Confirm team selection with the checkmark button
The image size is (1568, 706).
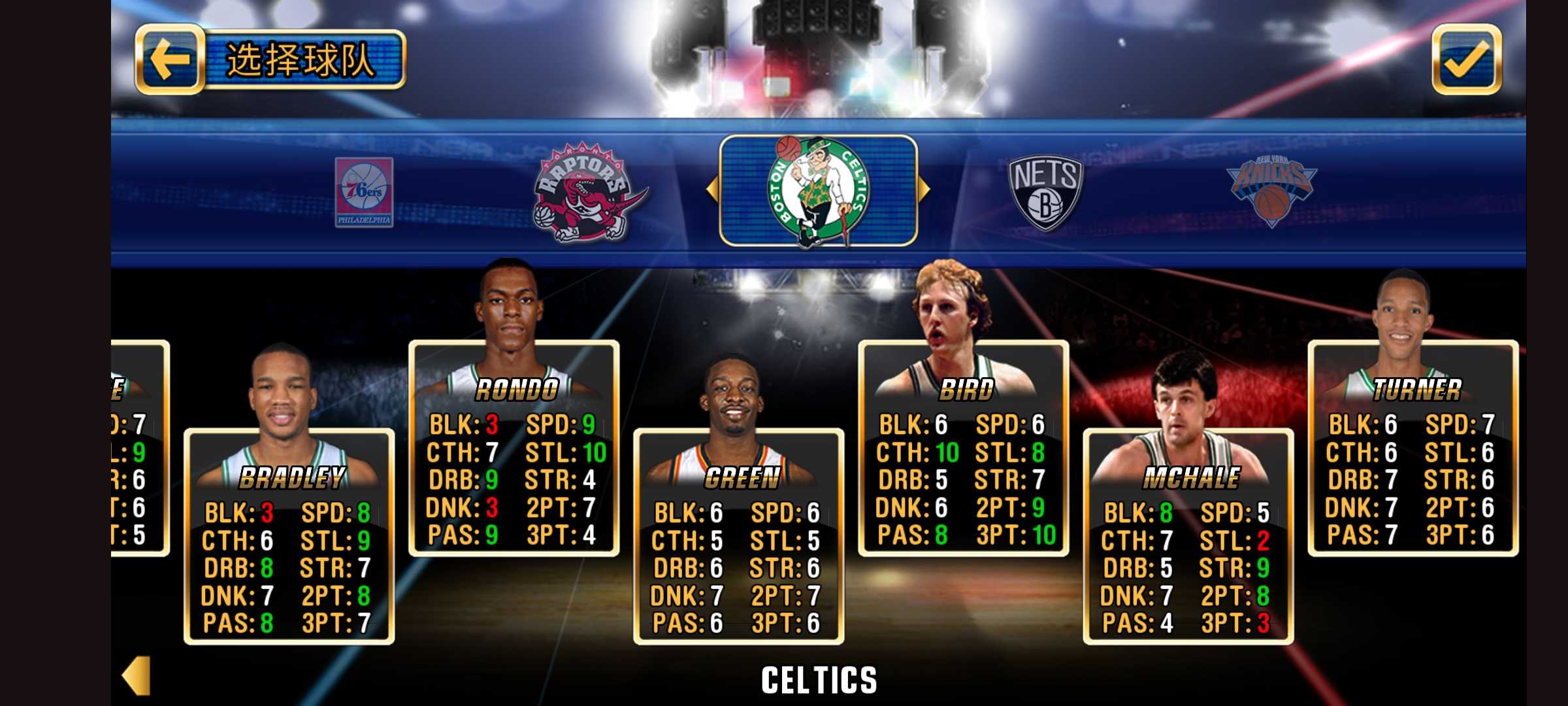click(1466, 59)
